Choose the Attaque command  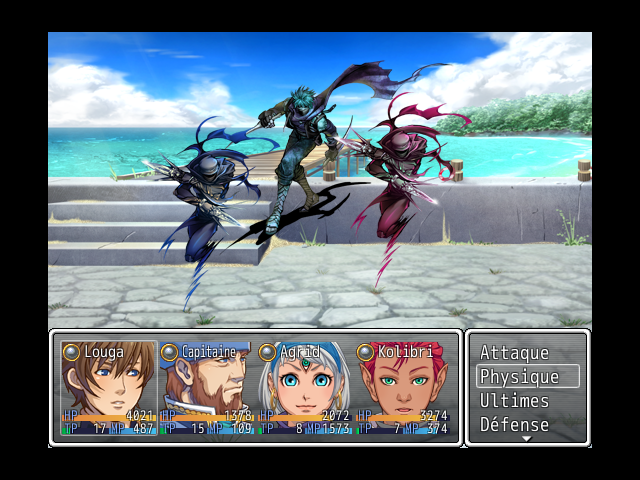click(514, 353)
